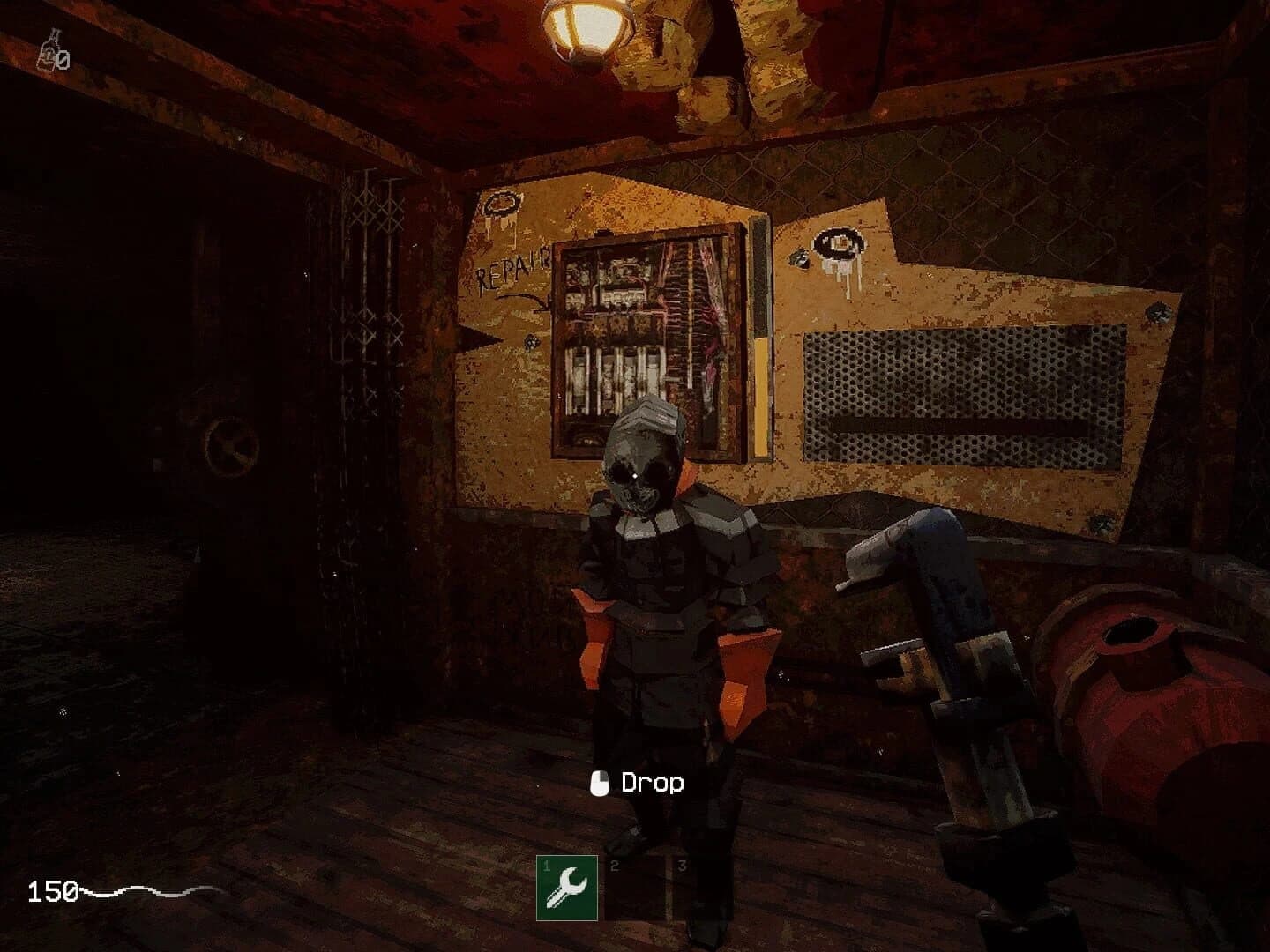Click the Drop action text

tap(654, 782)
